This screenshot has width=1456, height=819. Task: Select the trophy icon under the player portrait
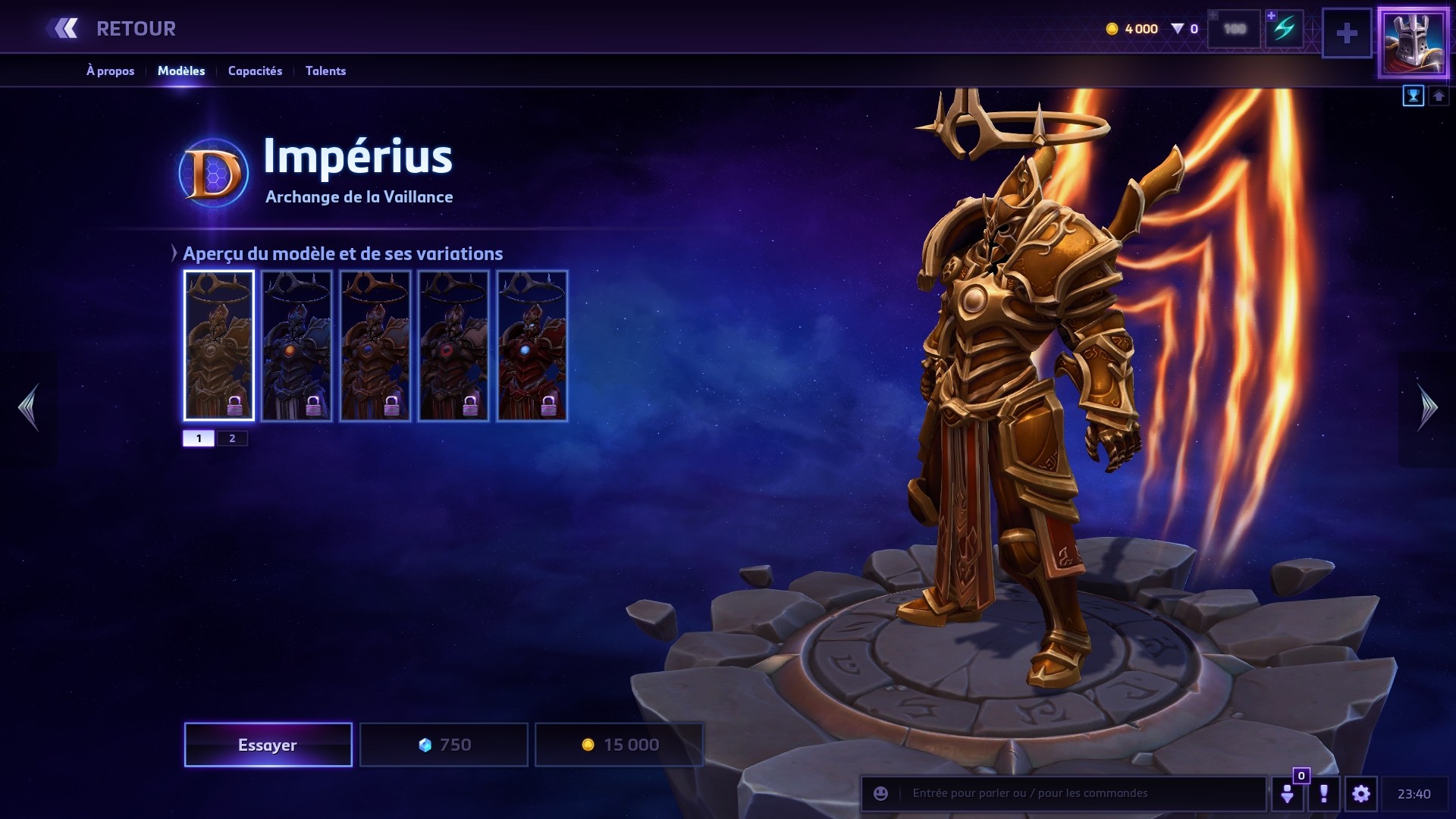pos(1412,96)
